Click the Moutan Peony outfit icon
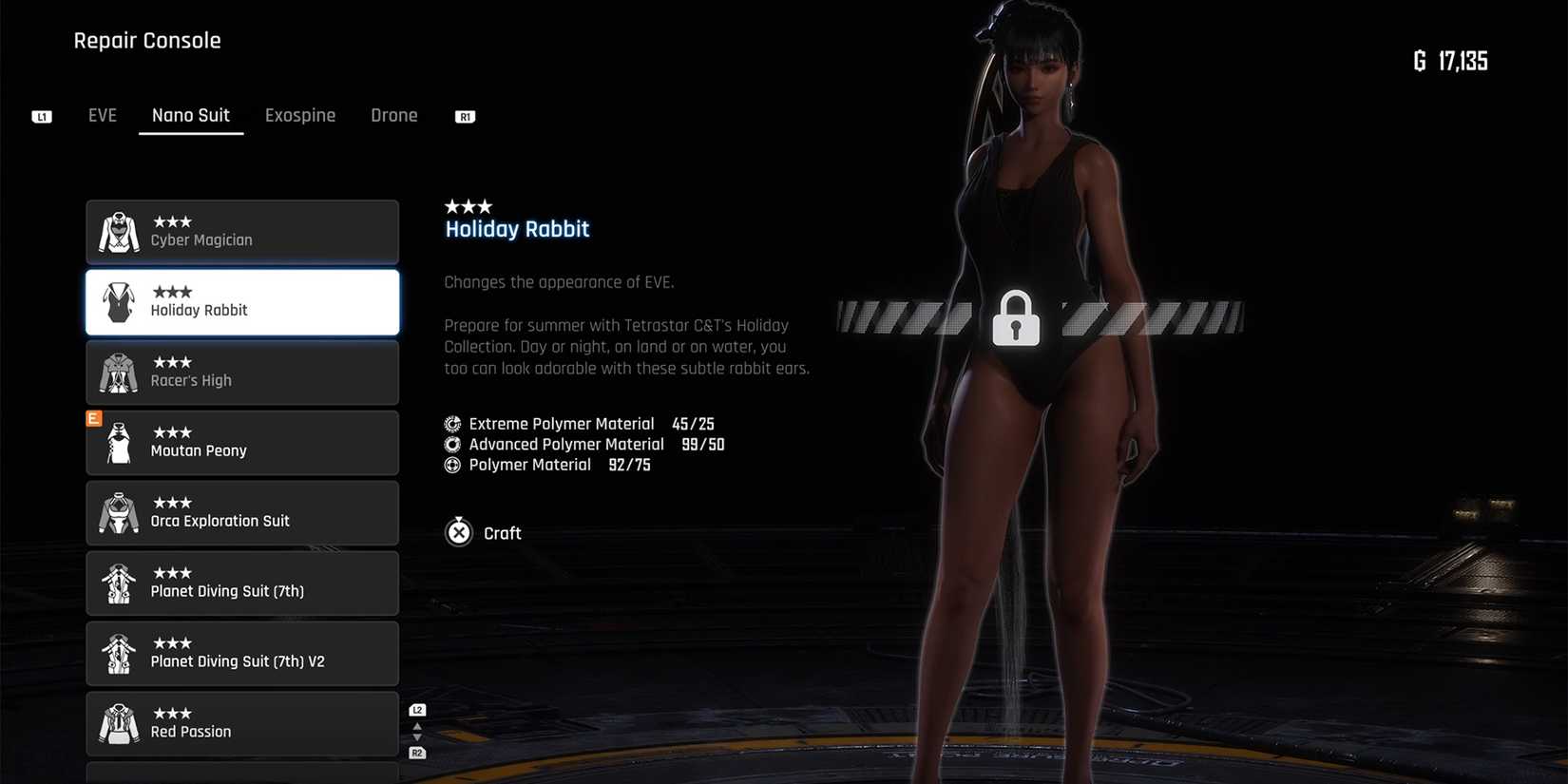 point(118,442)
